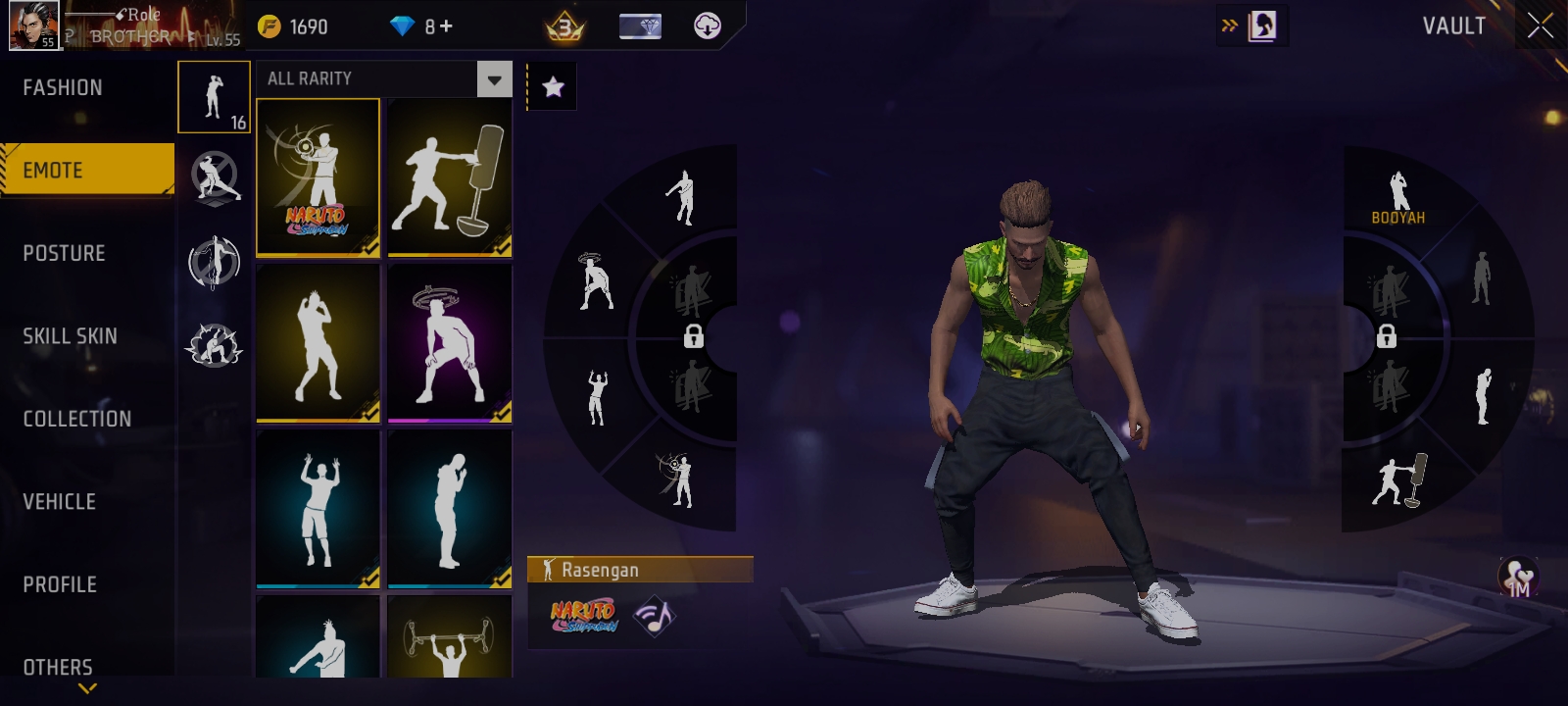Screen dimensions: 1568x706
Task: Switch to the COLLECTION tab
Action: point(76,419)
